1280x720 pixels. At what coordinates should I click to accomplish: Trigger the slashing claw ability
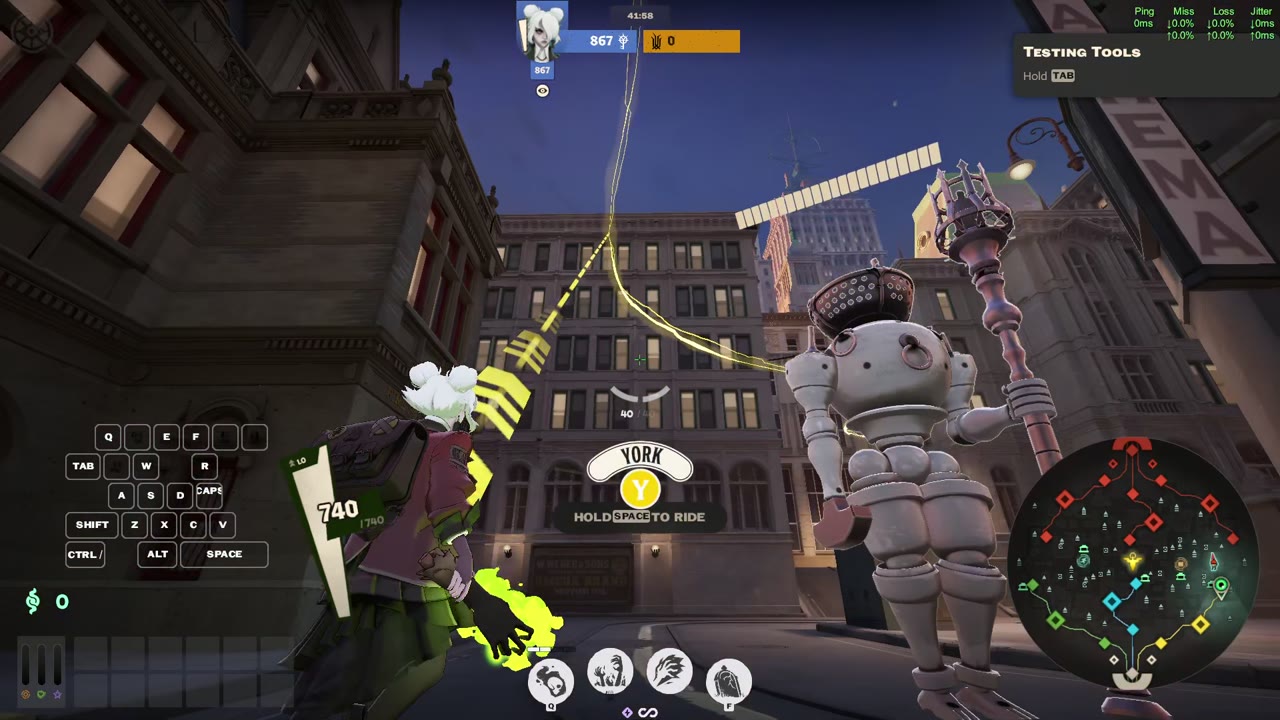pos(669,672)
